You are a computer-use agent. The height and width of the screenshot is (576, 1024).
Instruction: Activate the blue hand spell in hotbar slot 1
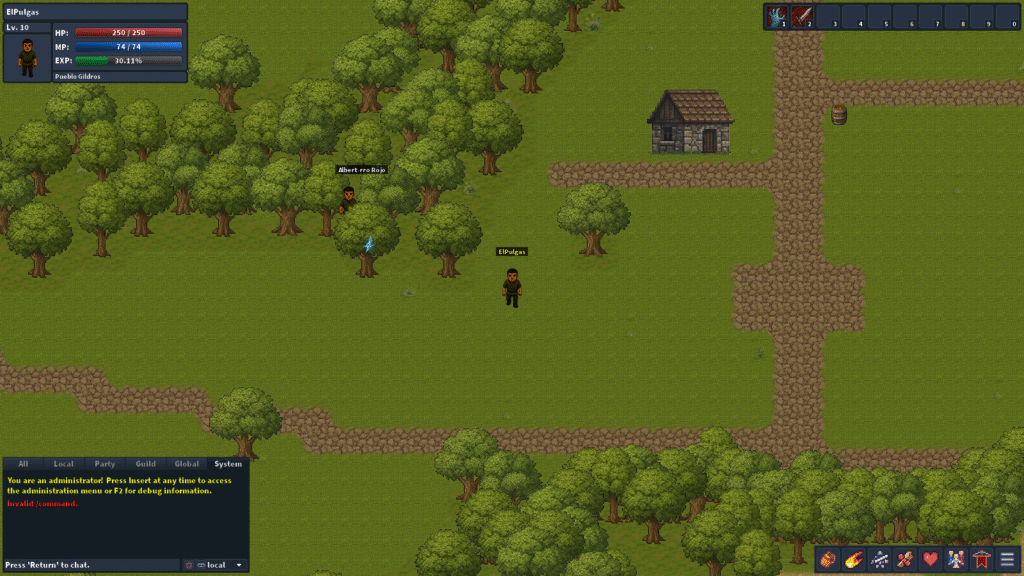[x=777, y=17]
